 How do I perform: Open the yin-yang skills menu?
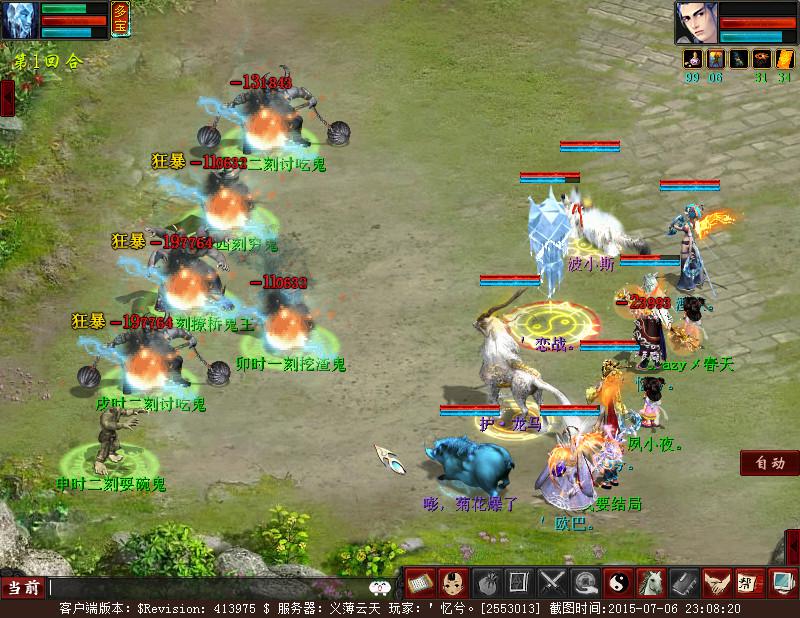[x=619, y=581]
